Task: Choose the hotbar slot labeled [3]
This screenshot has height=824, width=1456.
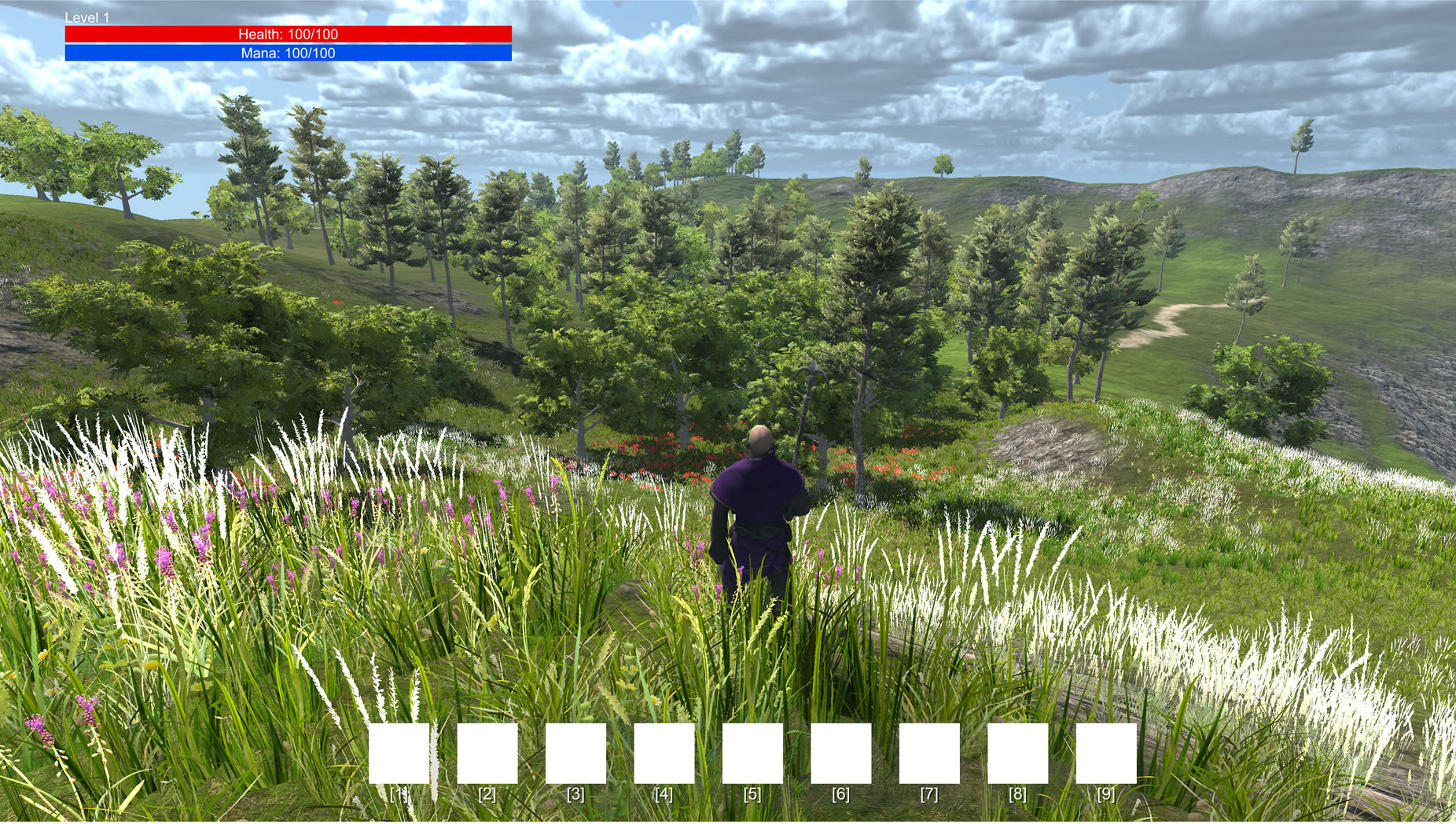Action: pyautogui.click(x=575, y=753)
